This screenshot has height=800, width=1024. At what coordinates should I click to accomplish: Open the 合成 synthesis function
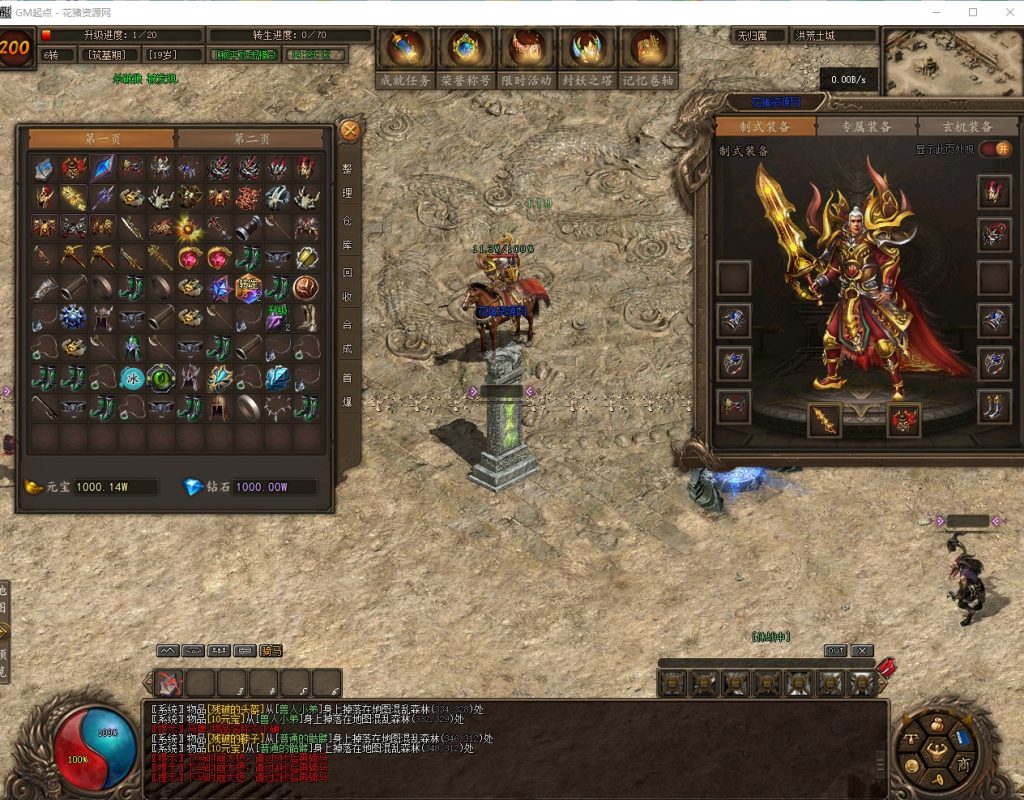pos(348,337)
